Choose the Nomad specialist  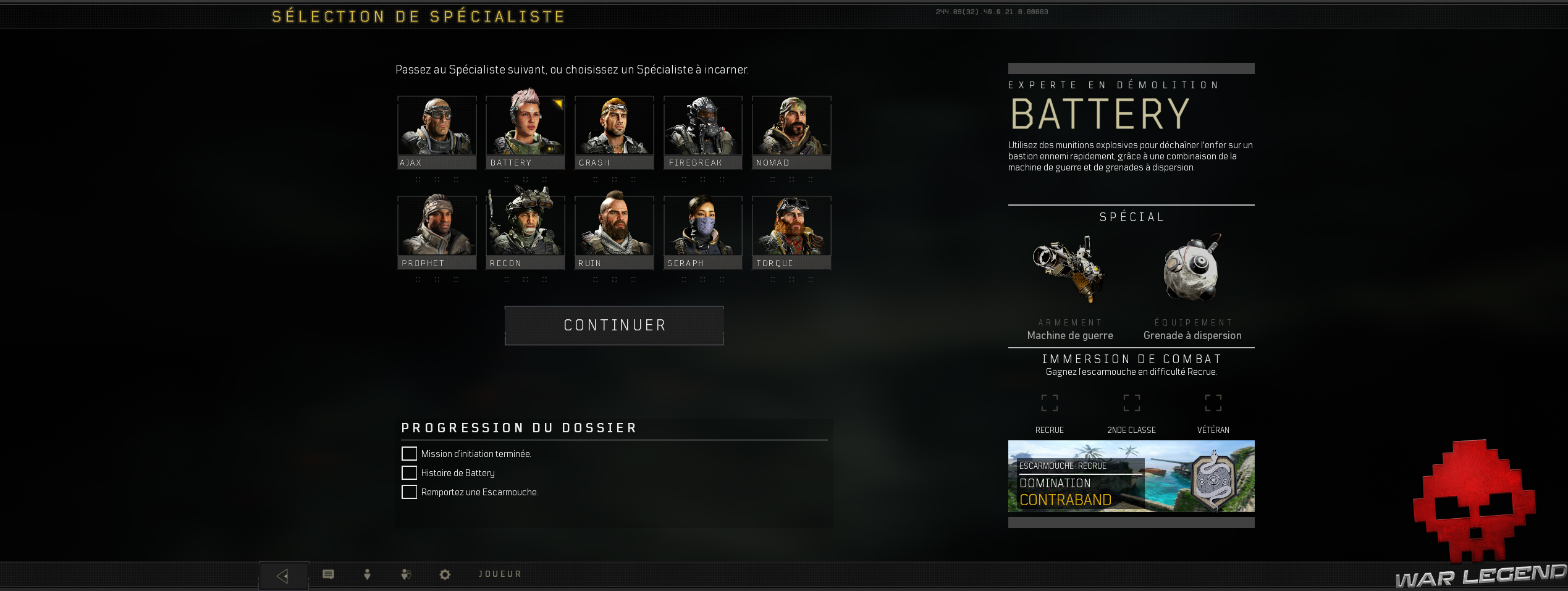point(791,132)
